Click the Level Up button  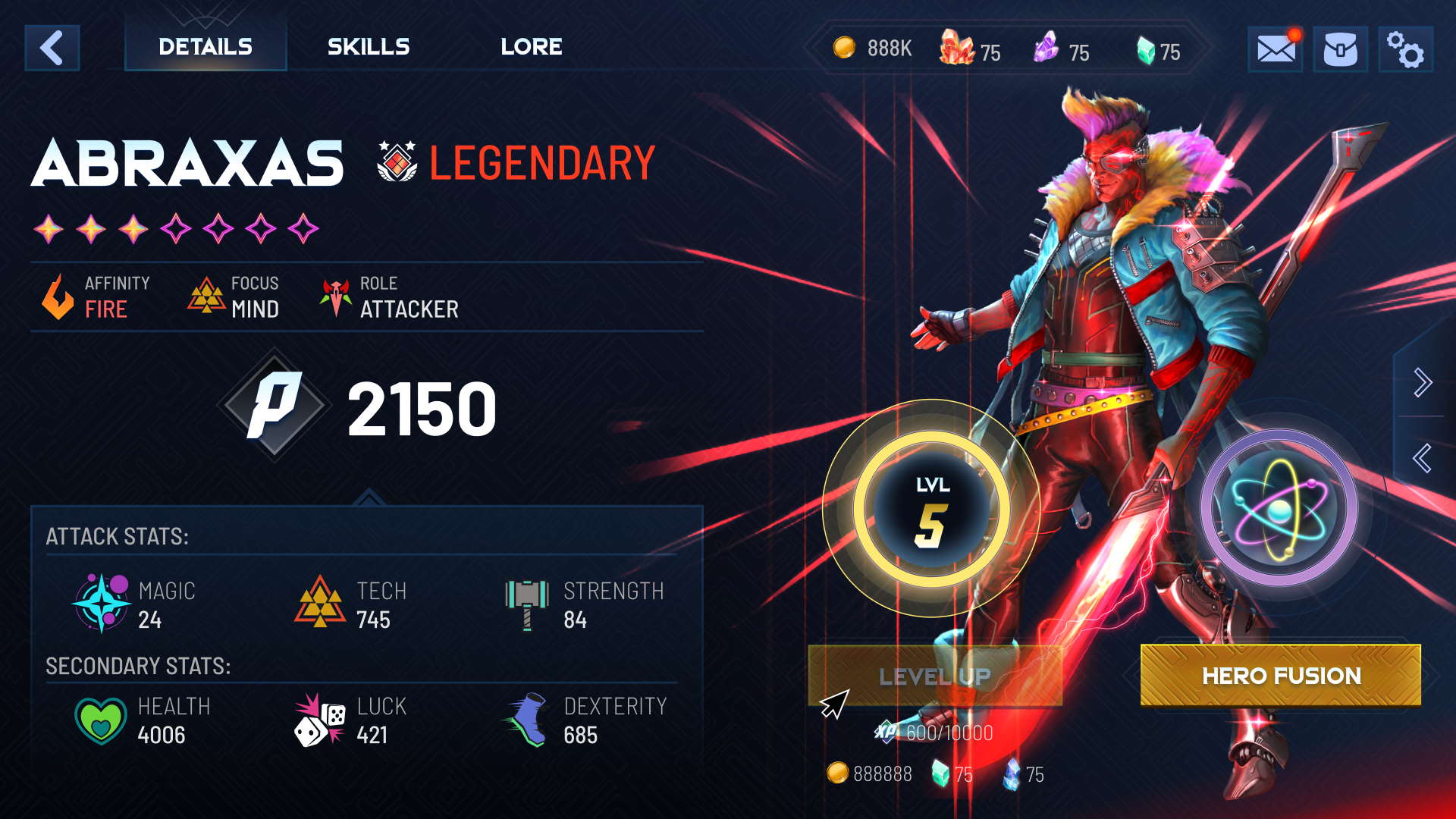[x=935, y=676]
